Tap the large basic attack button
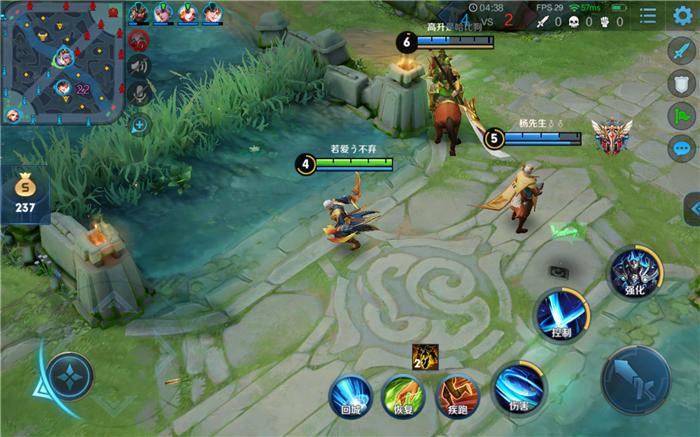This screenshot has width=700, height=437. pos(635,380)
